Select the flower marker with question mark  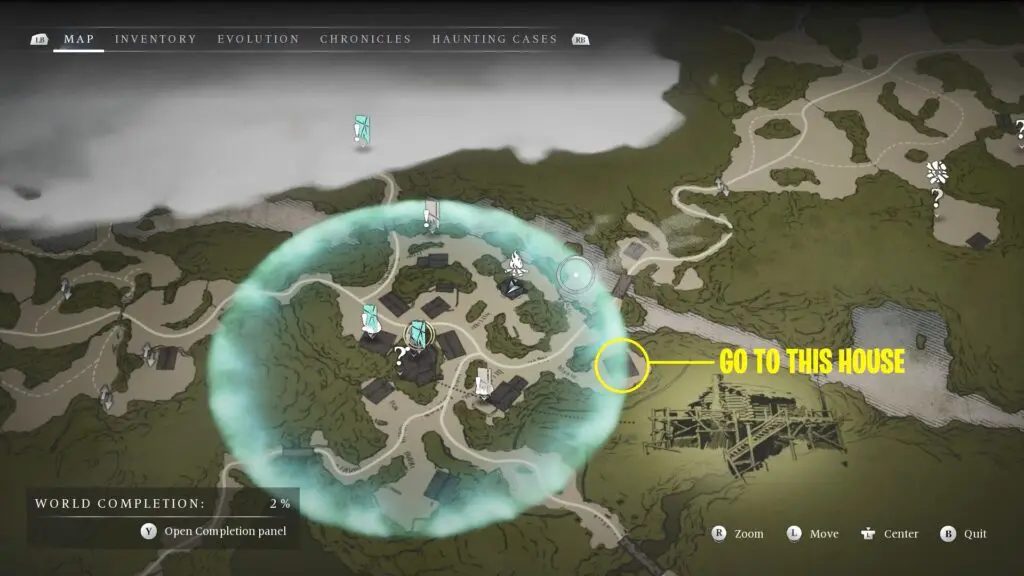pos(937,172)
